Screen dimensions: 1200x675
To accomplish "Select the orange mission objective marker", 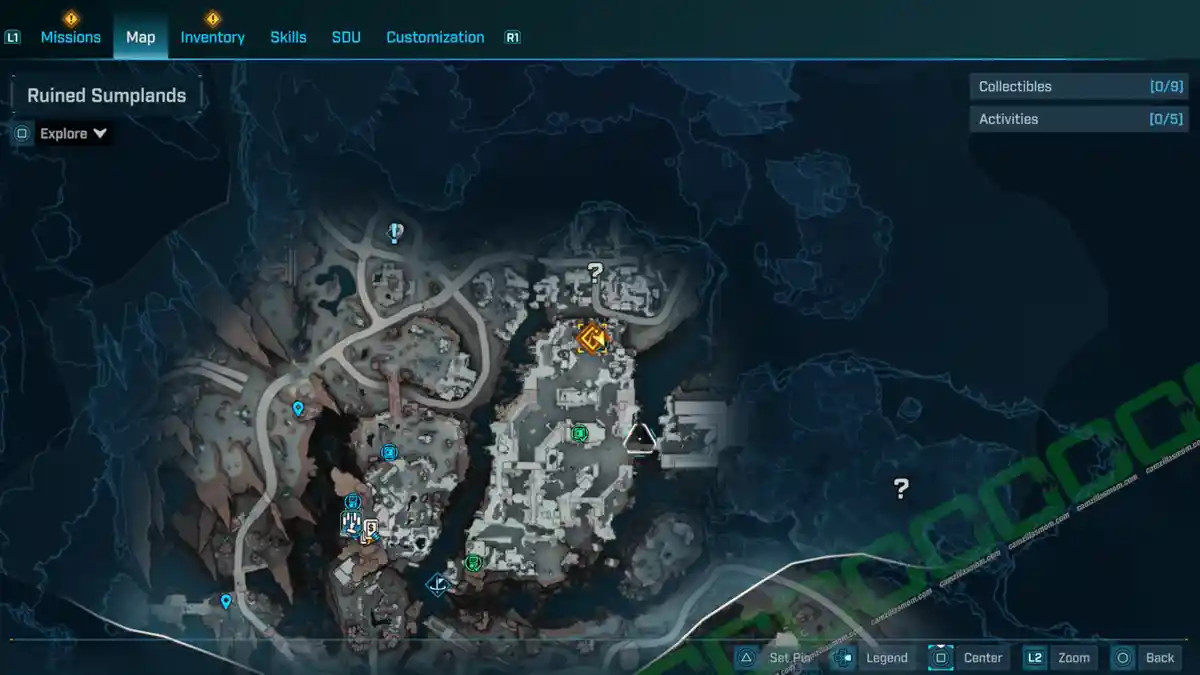I will 592,338.
